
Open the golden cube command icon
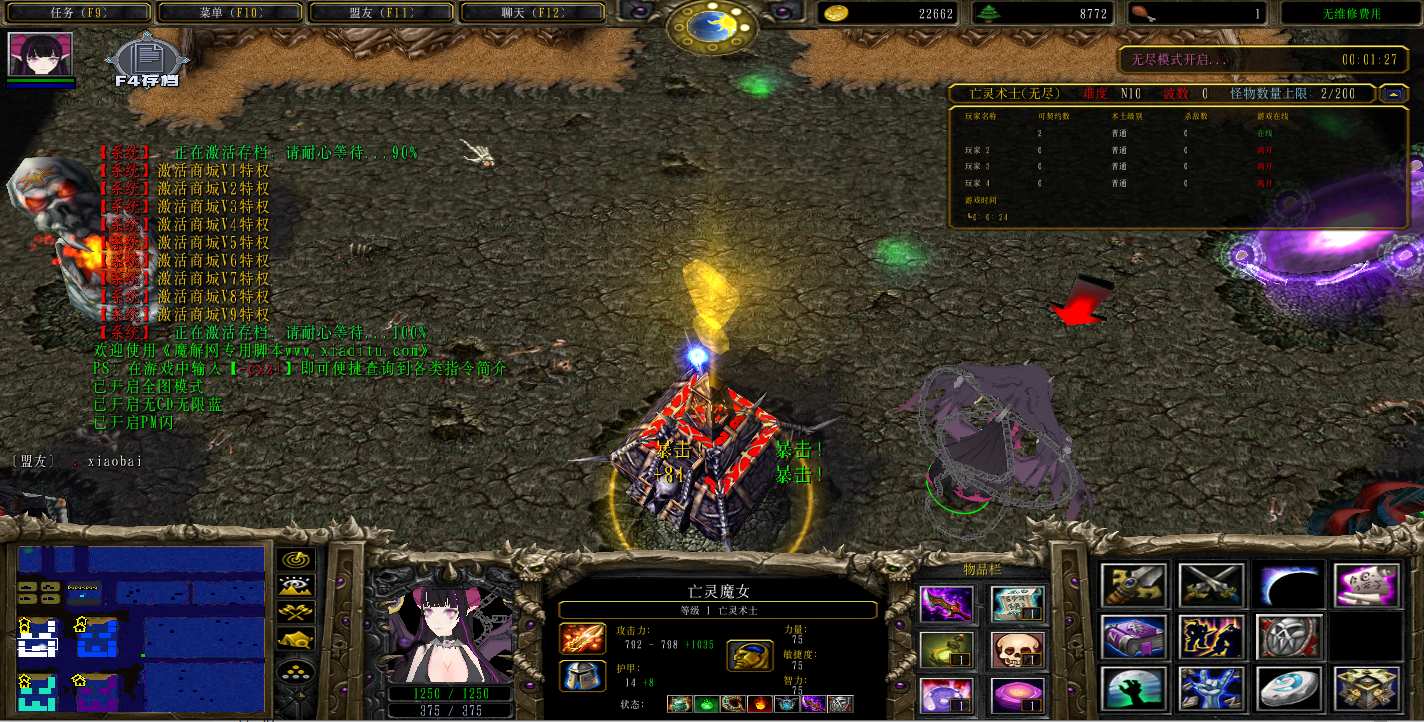click(1366, 689)
